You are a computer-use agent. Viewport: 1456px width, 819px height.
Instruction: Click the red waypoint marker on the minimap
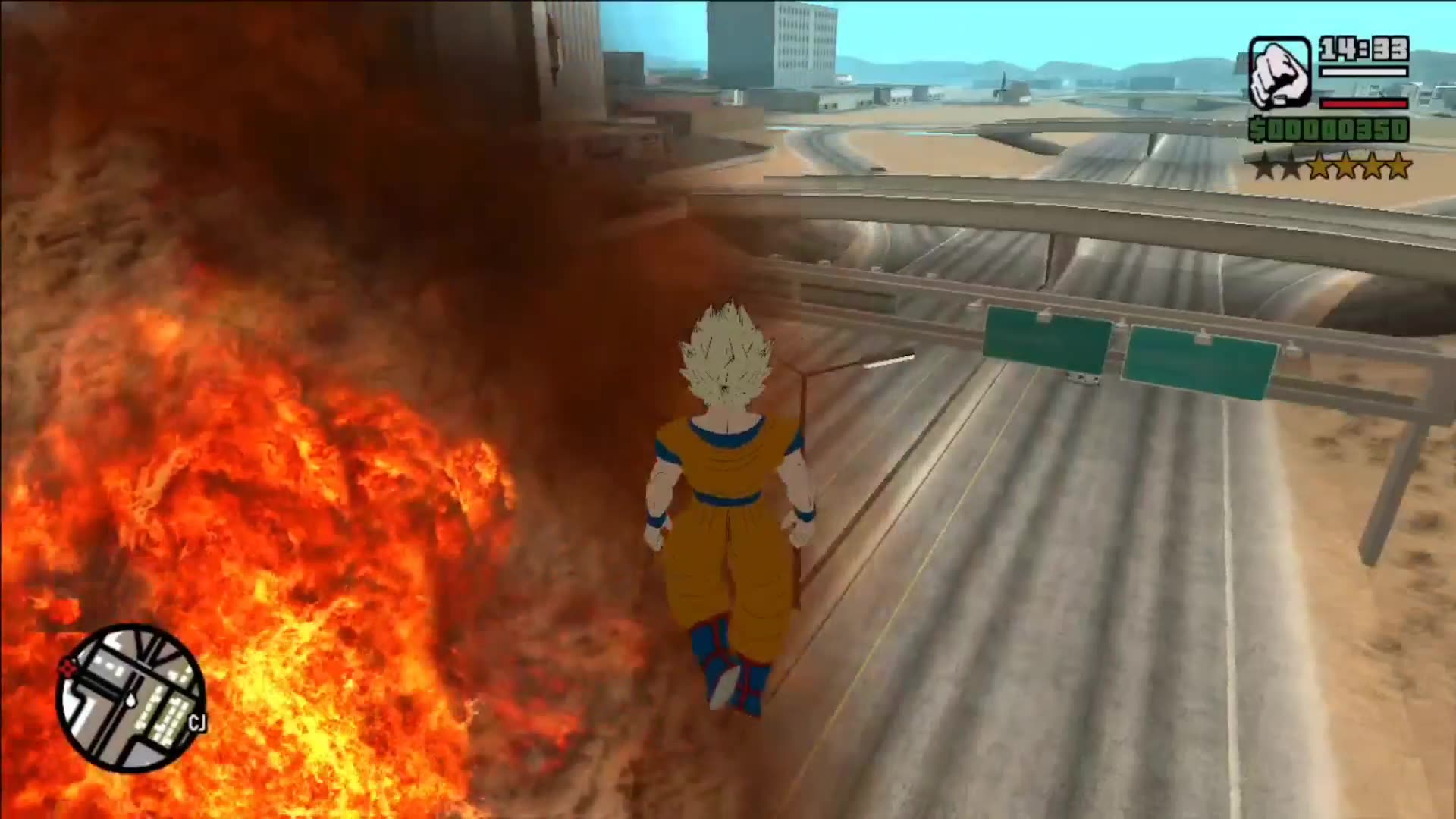pyautogui.click(x=67, y=666)
